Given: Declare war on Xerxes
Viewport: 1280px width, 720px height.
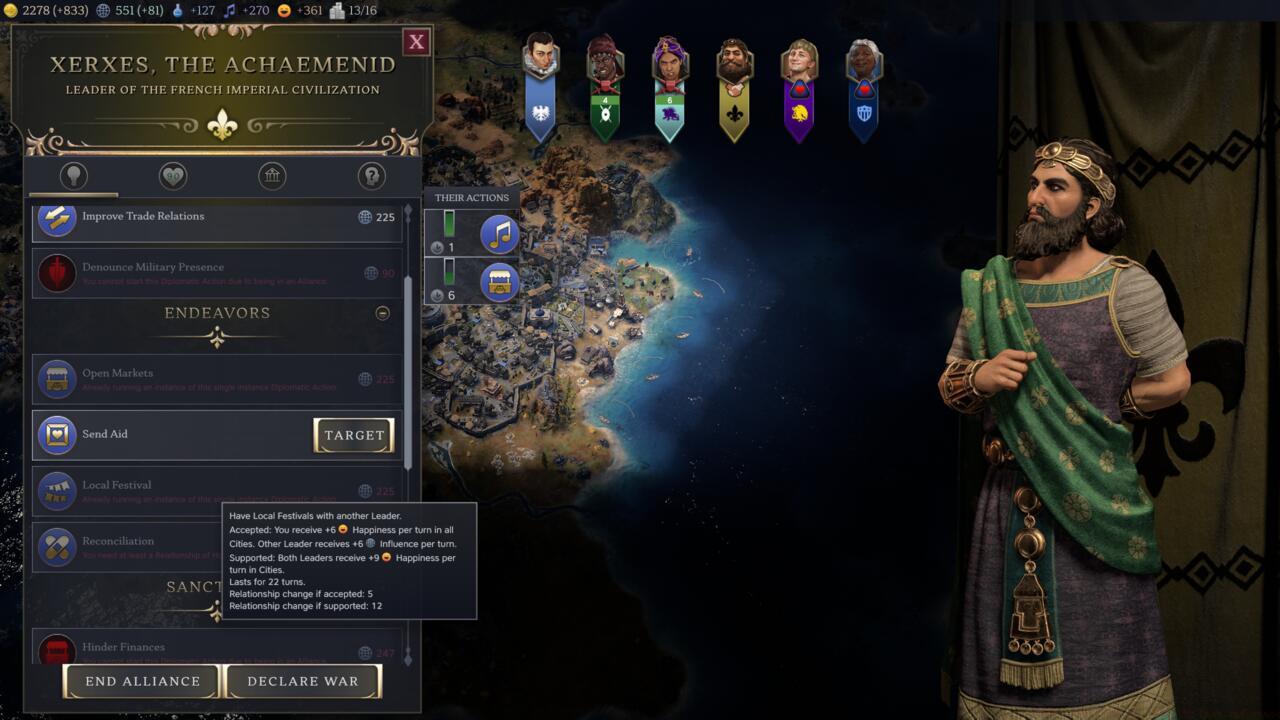Looking at the screenshot, I should pos(302,681).
